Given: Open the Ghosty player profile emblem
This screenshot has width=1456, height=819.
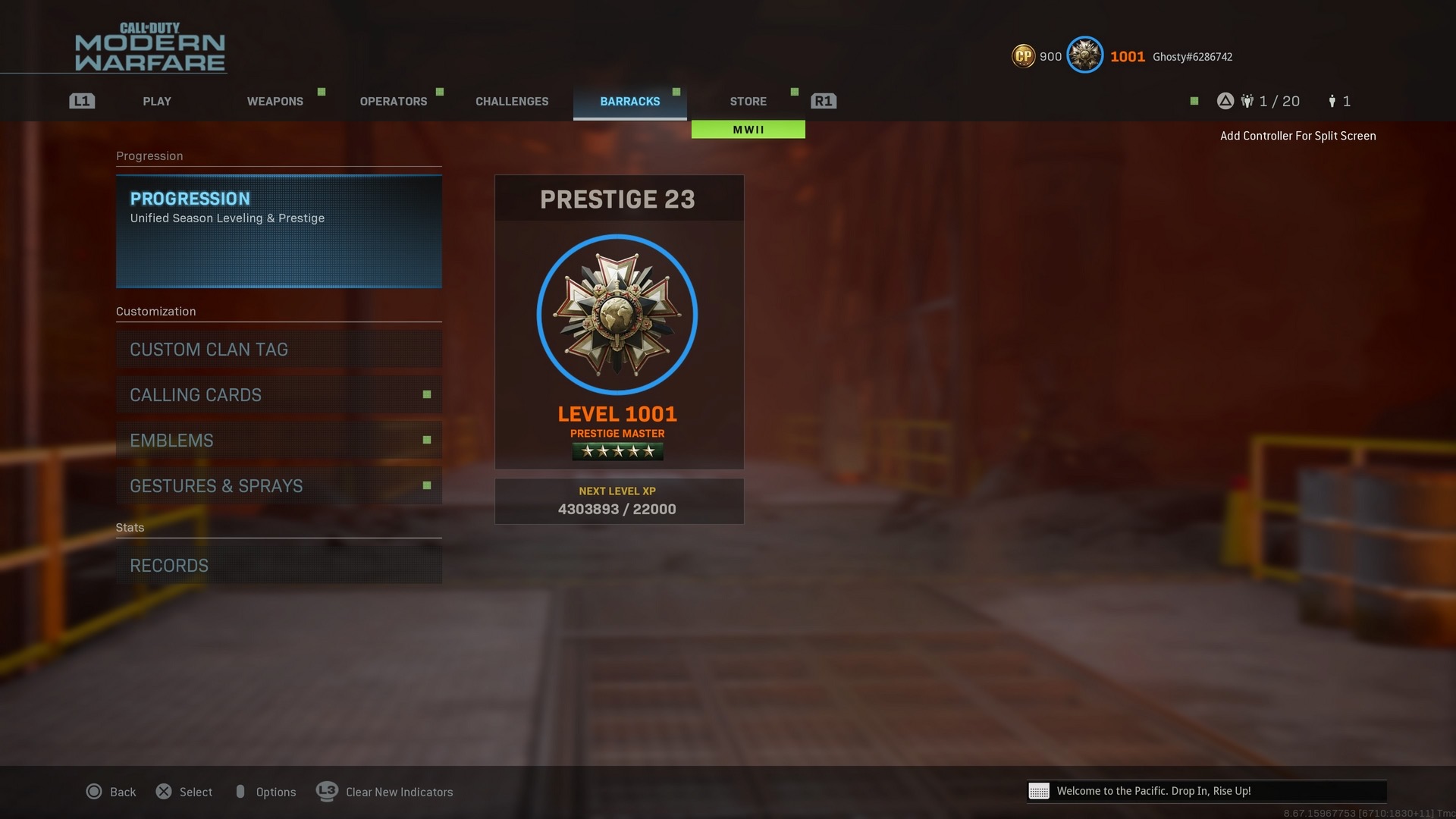Looking at the screenshot, I should click(1084, 55).
